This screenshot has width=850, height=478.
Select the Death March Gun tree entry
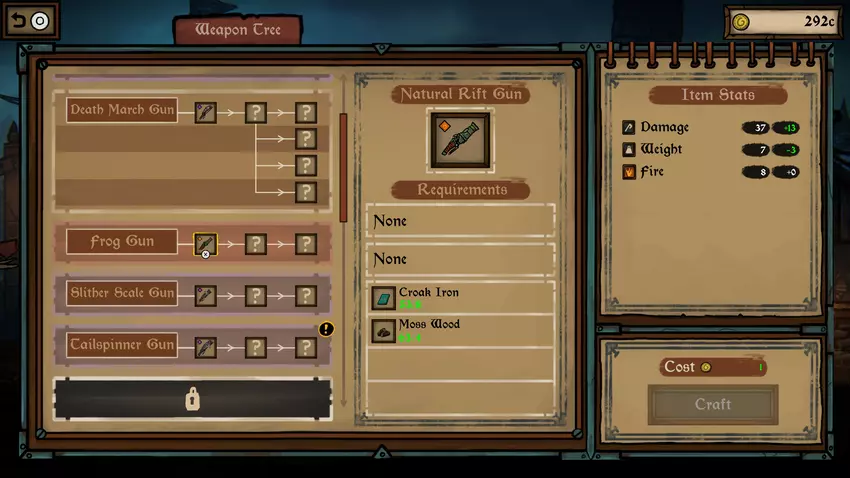(x=121, y=110)
